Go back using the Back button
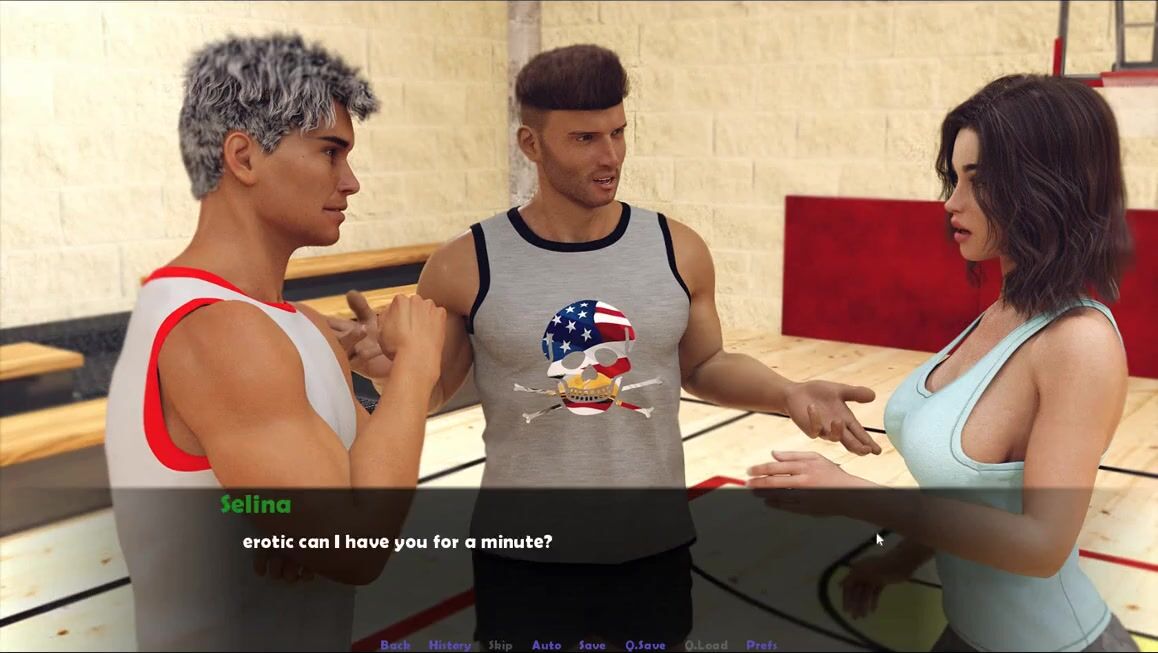This screenshot has width=1158, height=653. pyautogui.click(x=395, y=645)
